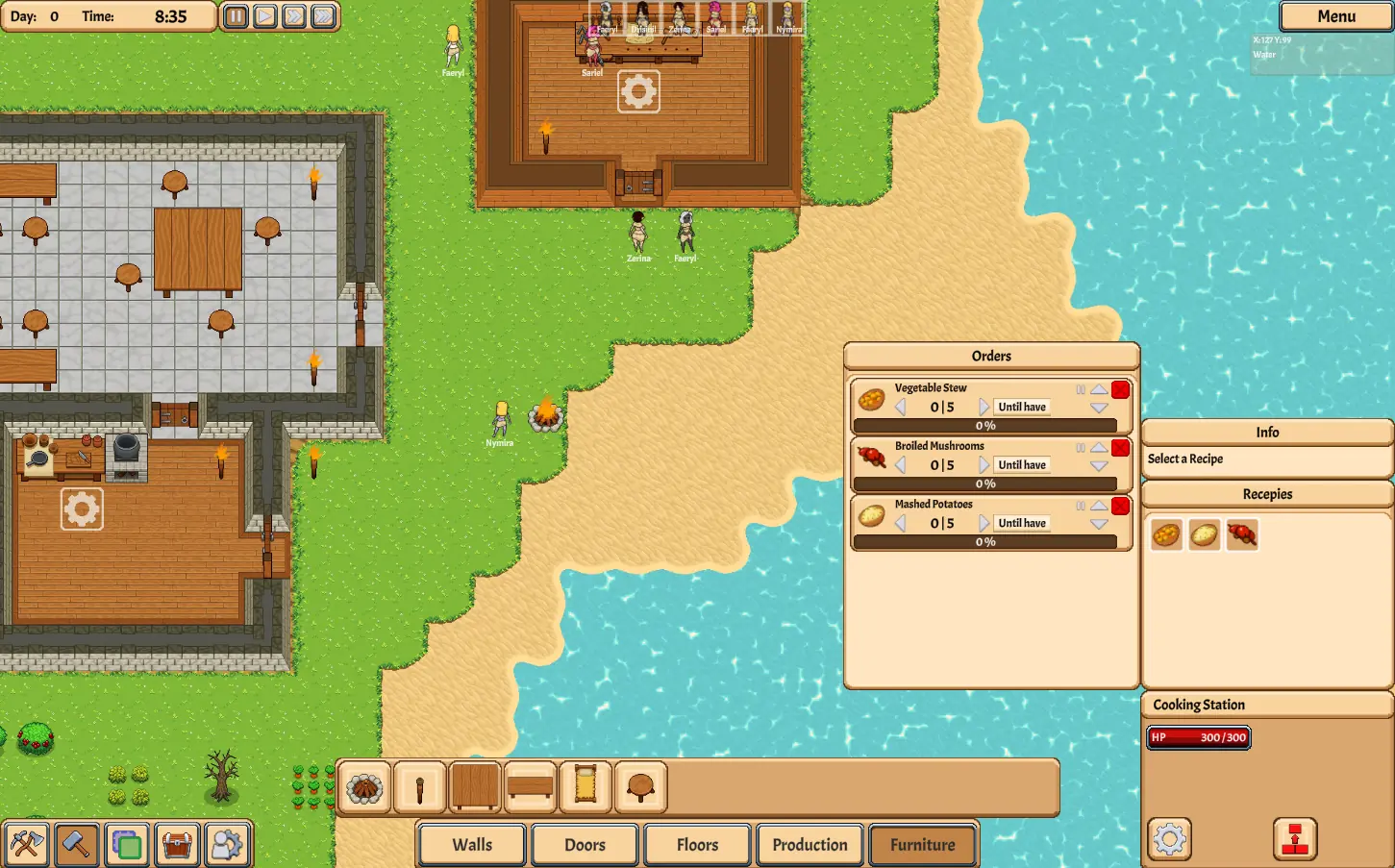Open the Menu button
The width and height of the screenshot is (1395, 868).
pyautogui.click(x=1335, y=16)
